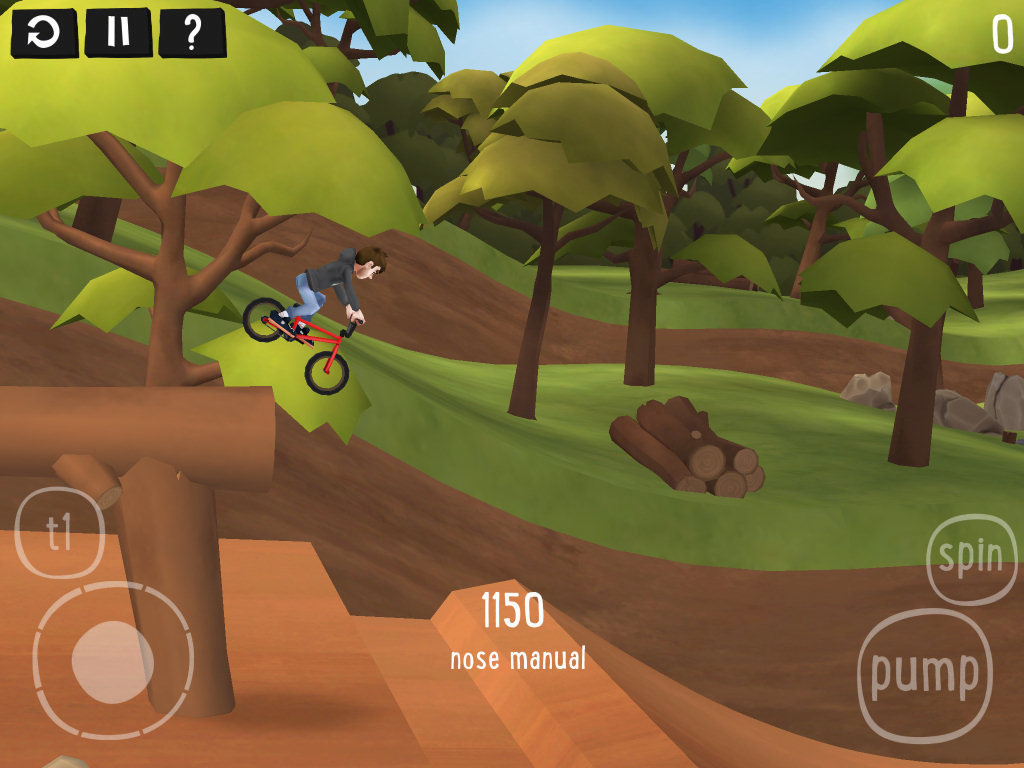The image size is (1024, 768).
Task: Tap the t1 trick button
Action: click(61, 533)
